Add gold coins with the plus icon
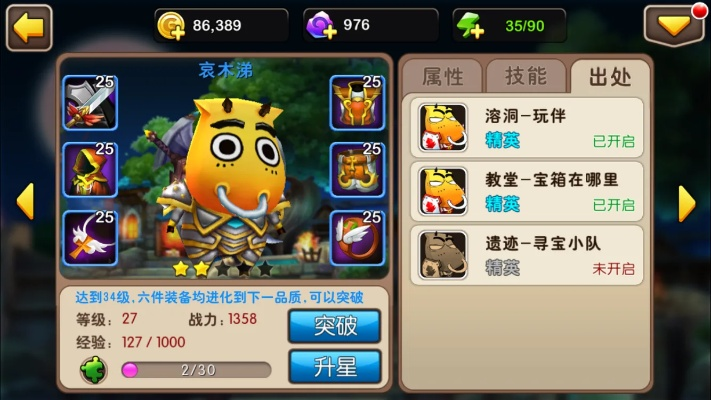 click(x=171, y=27)
